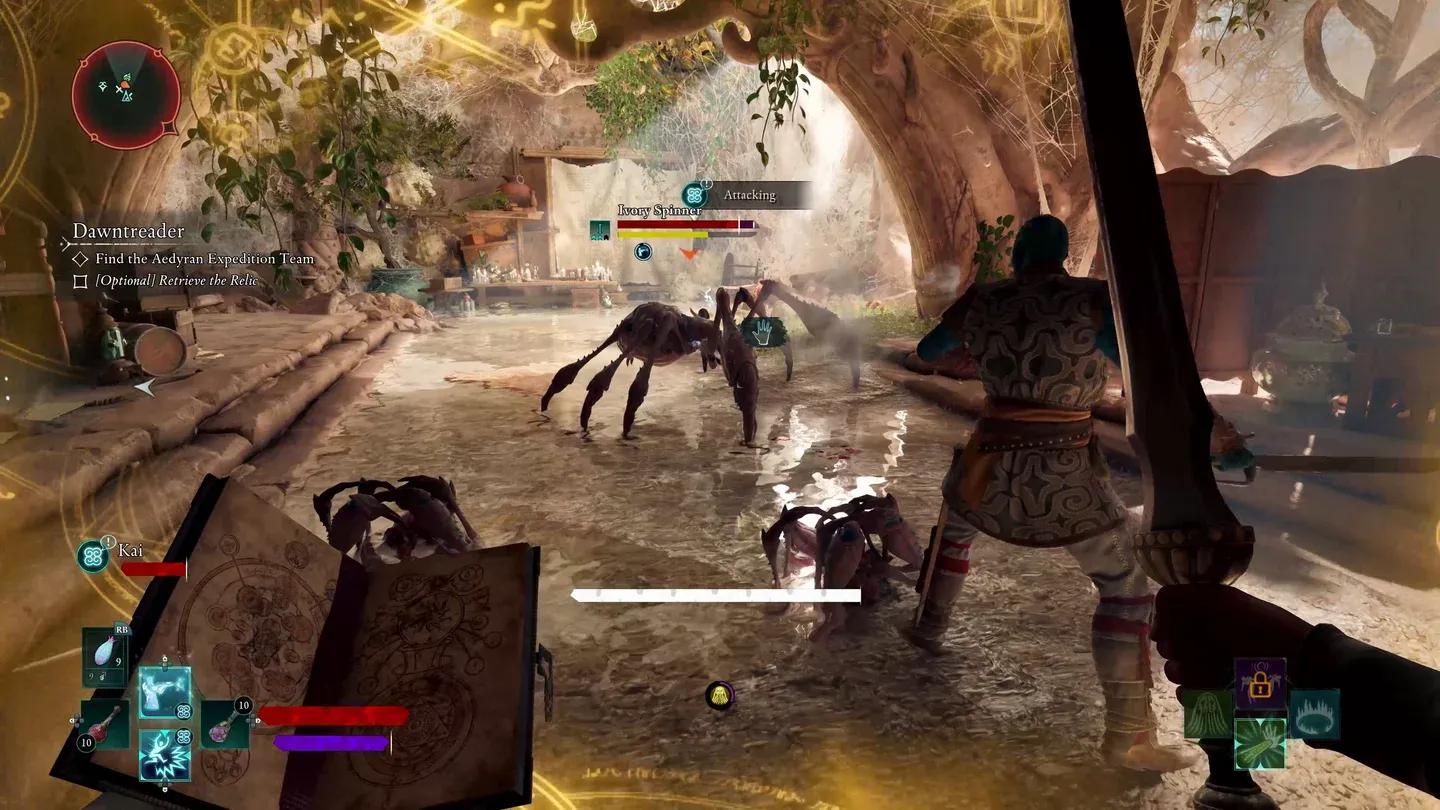Activate the green cloaked figure ability
The height and width of the screenshot is (810, 1440).
pyautogui.click(x=1208, y=714)
